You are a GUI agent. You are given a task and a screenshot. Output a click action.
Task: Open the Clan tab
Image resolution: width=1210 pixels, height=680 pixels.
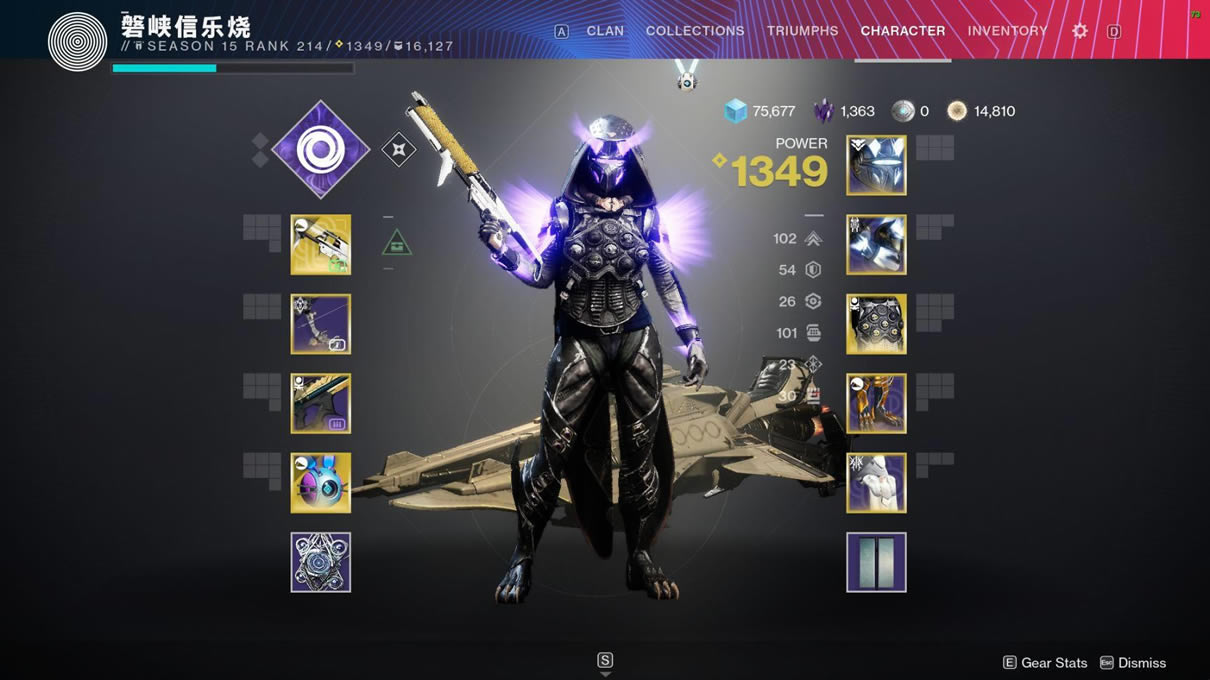tap(605, 31)
